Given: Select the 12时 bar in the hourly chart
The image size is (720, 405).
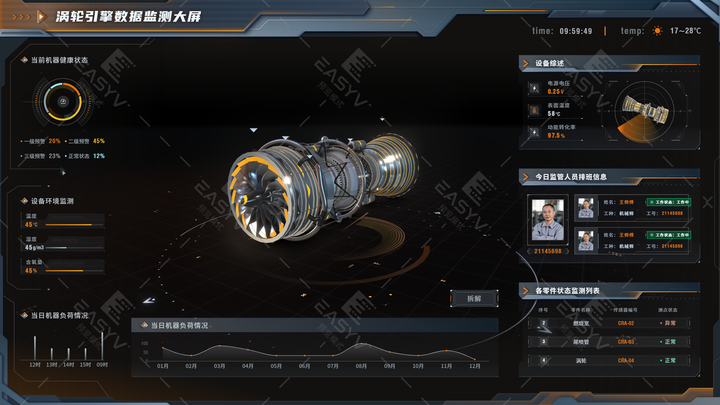Looking at the screenshot, I should point(35,349).
